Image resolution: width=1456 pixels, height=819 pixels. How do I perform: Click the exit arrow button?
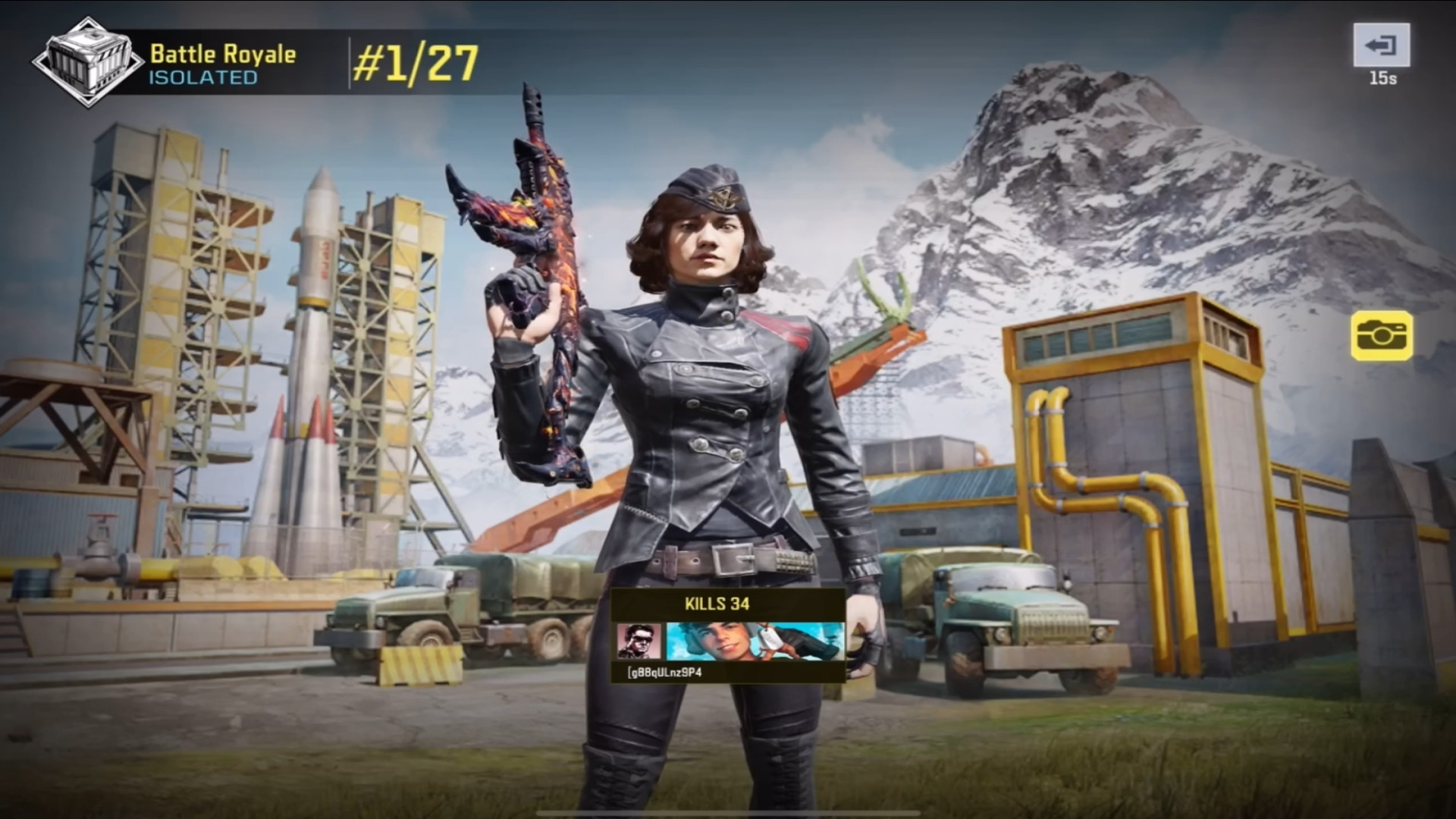(x=1381, y=45)
